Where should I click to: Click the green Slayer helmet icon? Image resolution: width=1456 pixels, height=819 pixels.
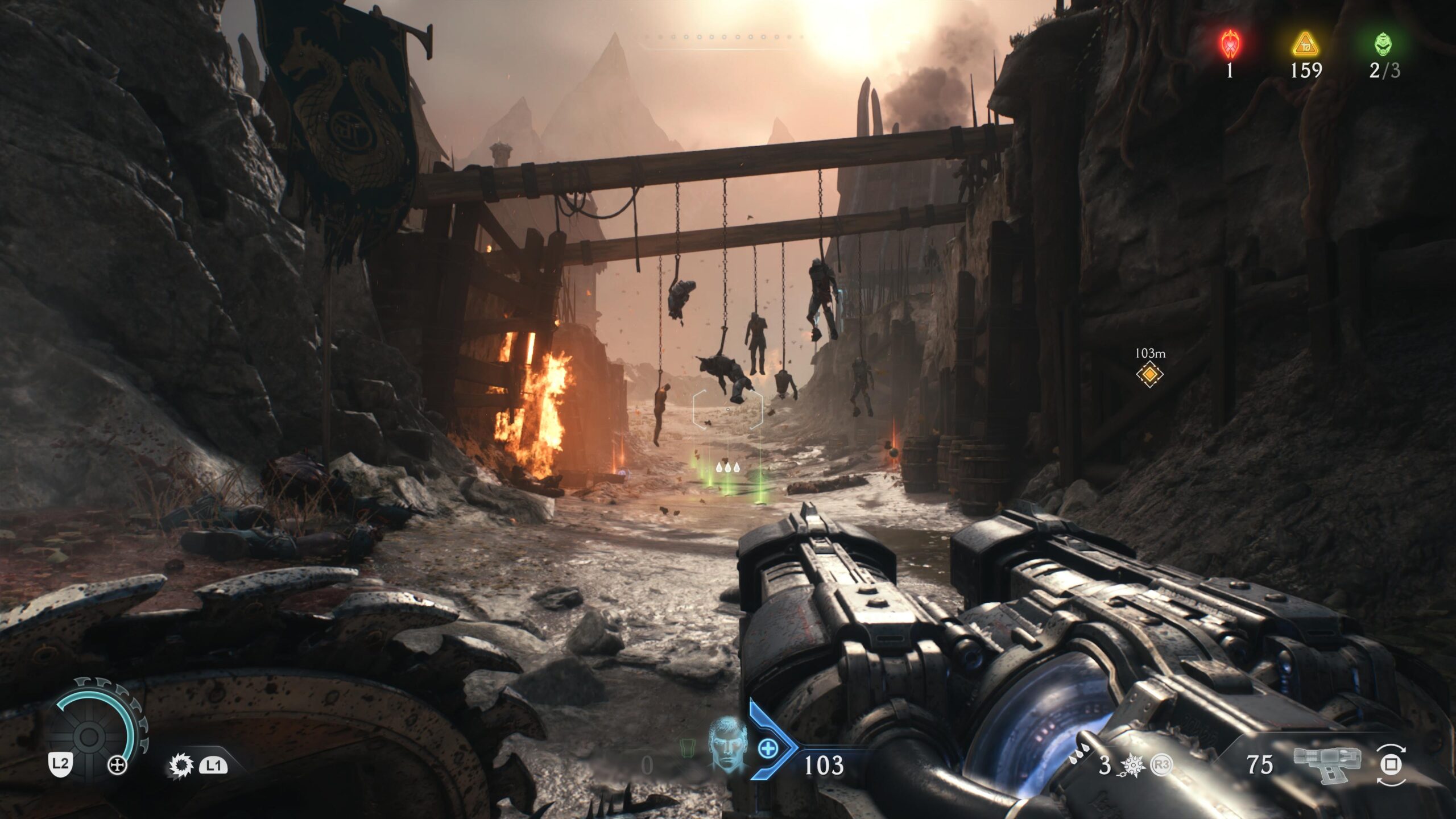click(x=1383, y=44)
